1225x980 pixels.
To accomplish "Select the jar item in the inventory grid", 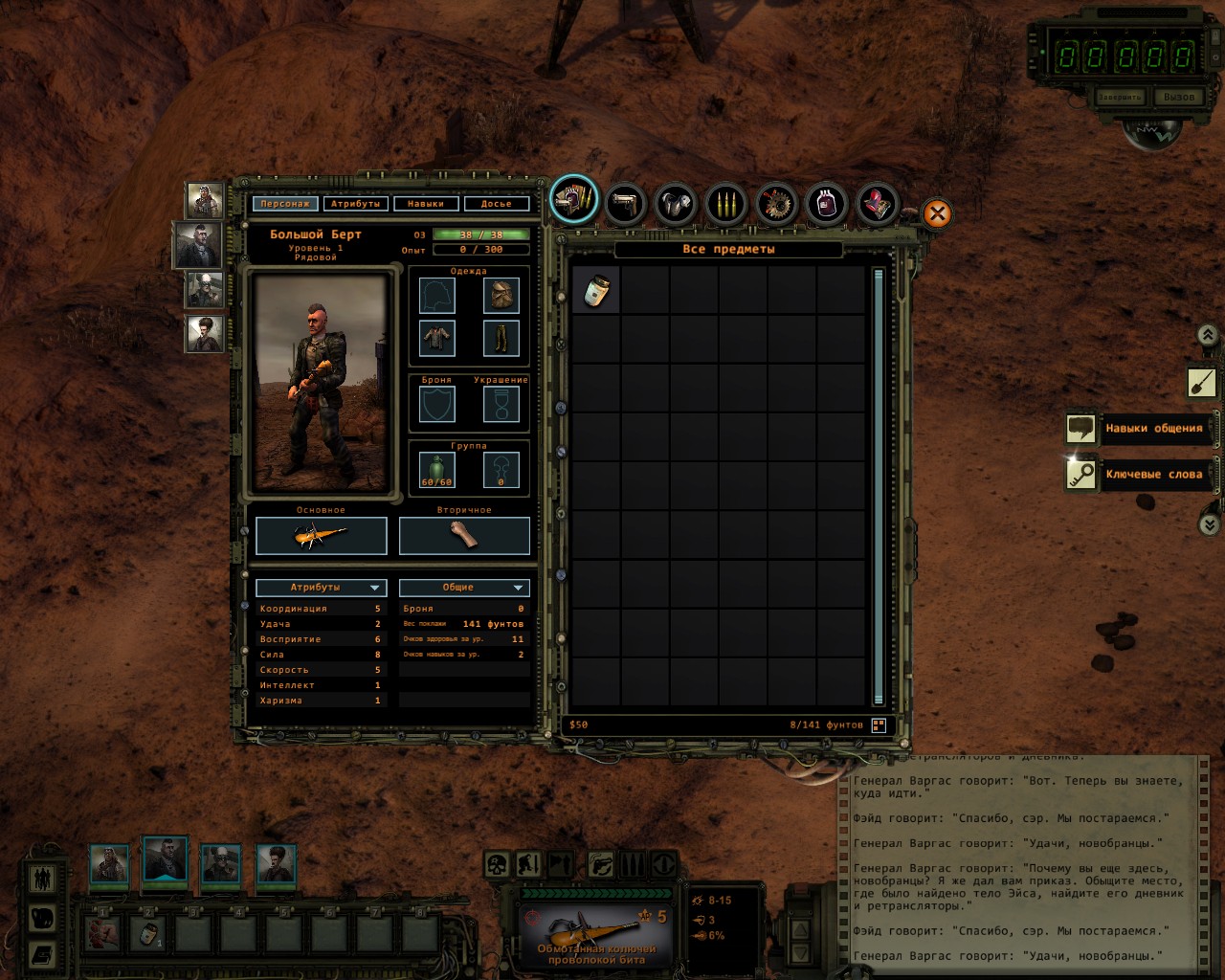I will pos(596,289).
